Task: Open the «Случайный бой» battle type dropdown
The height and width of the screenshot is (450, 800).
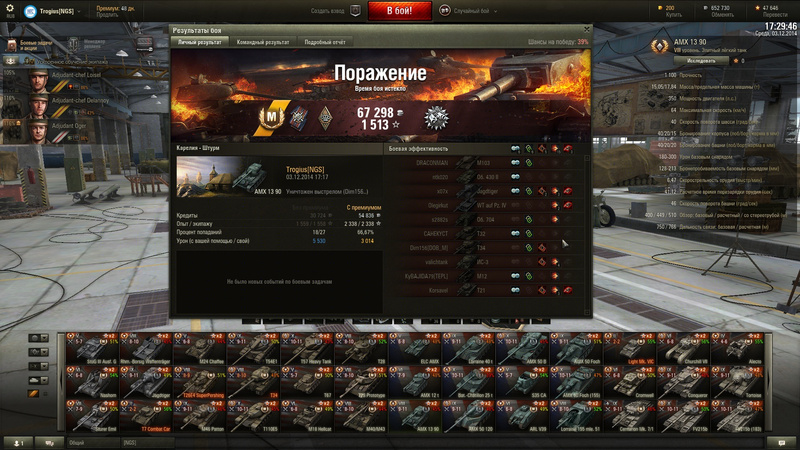Action: 471,11
